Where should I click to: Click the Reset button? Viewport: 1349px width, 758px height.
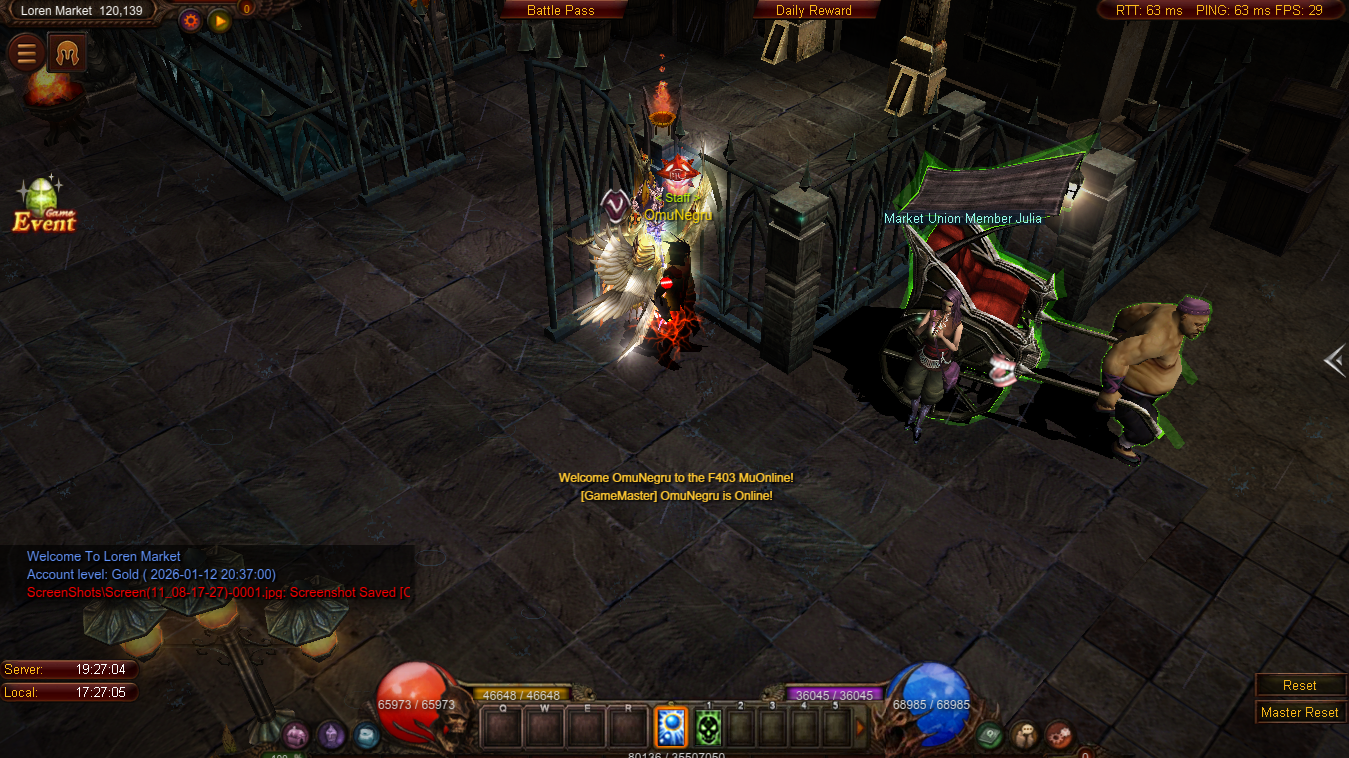(1299, 685)
